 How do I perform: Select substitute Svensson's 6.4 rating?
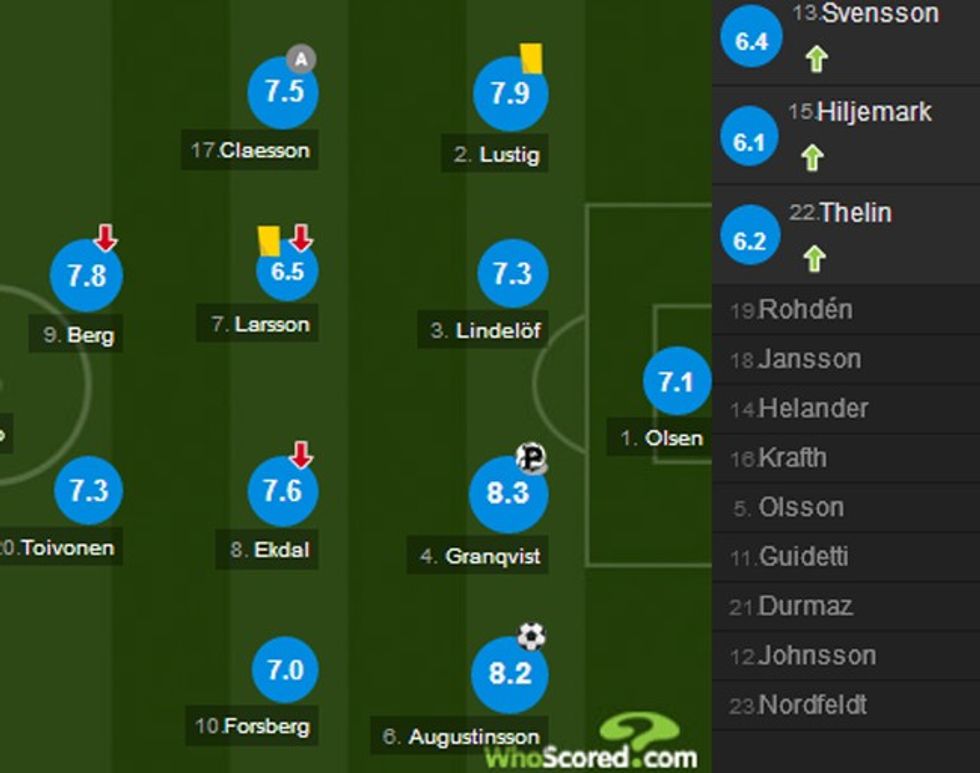(751, 41)
